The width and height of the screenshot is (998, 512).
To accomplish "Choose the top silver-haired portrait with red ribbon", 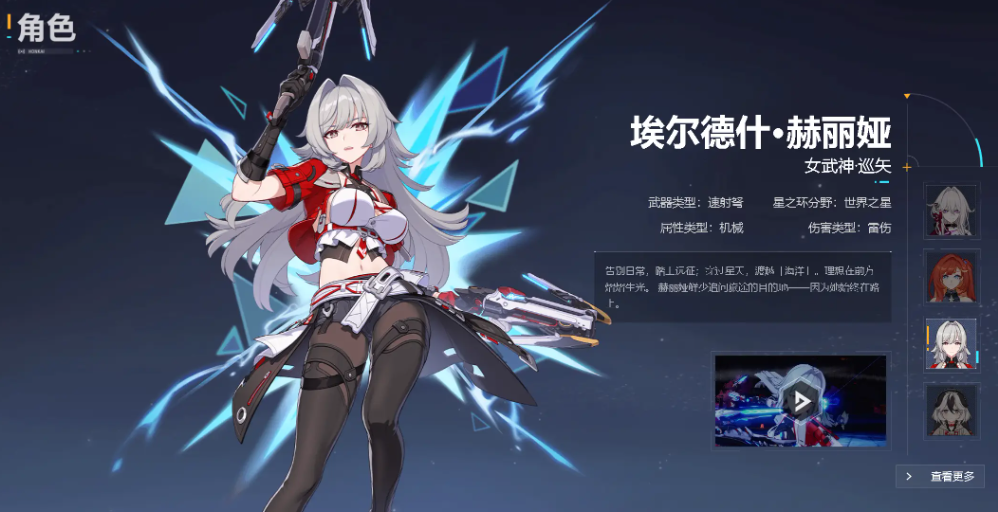I will (x=951, y=211).
